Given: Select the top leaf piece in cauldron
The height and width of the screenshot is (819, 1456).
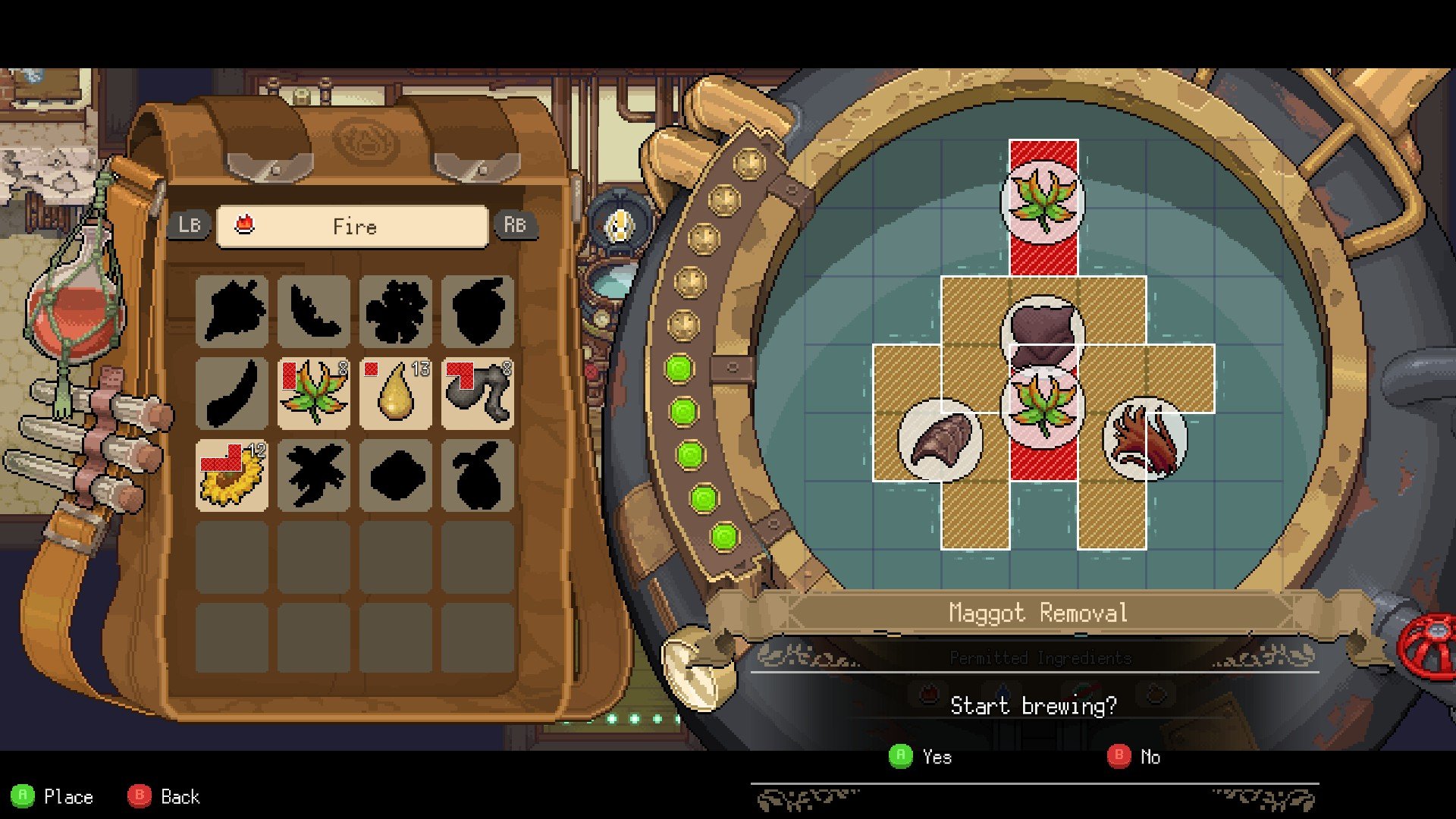Looking at the screenshot, I should pyautogui.click(x=1043, y=201).
